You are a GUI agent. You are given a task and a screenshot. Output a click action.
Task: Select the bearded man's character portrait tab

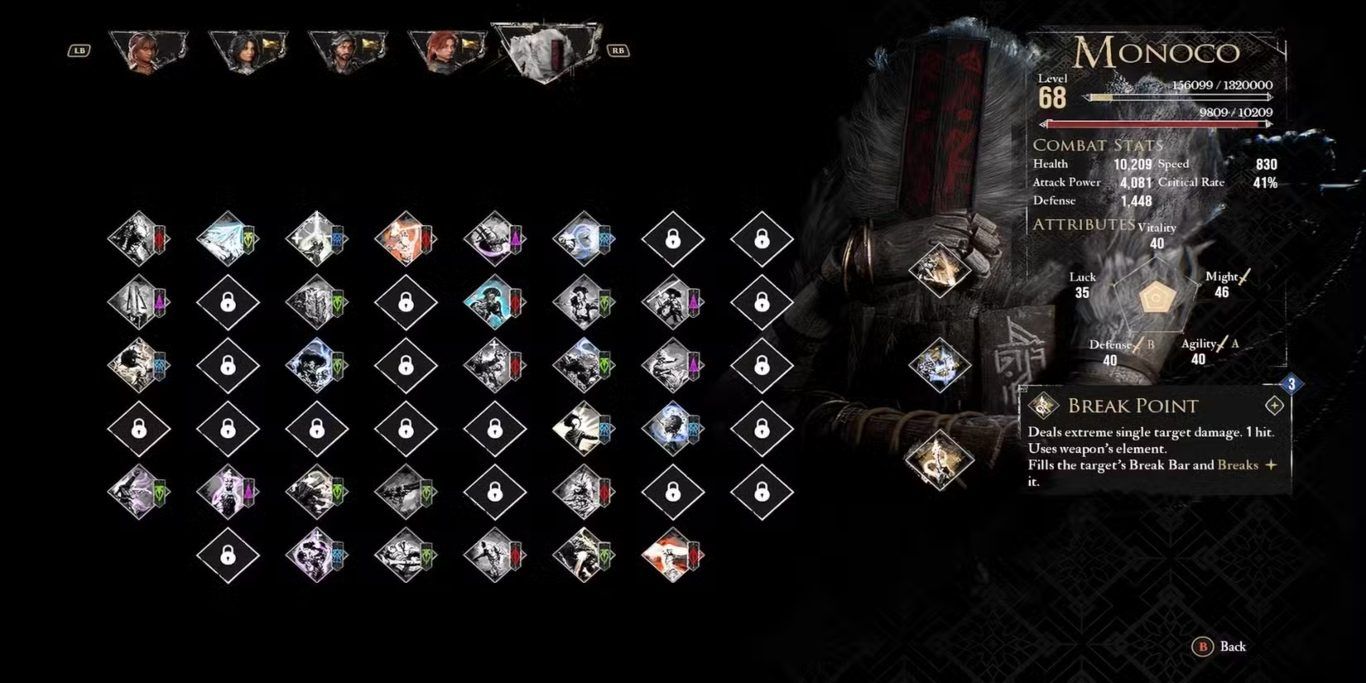(346, 50)
